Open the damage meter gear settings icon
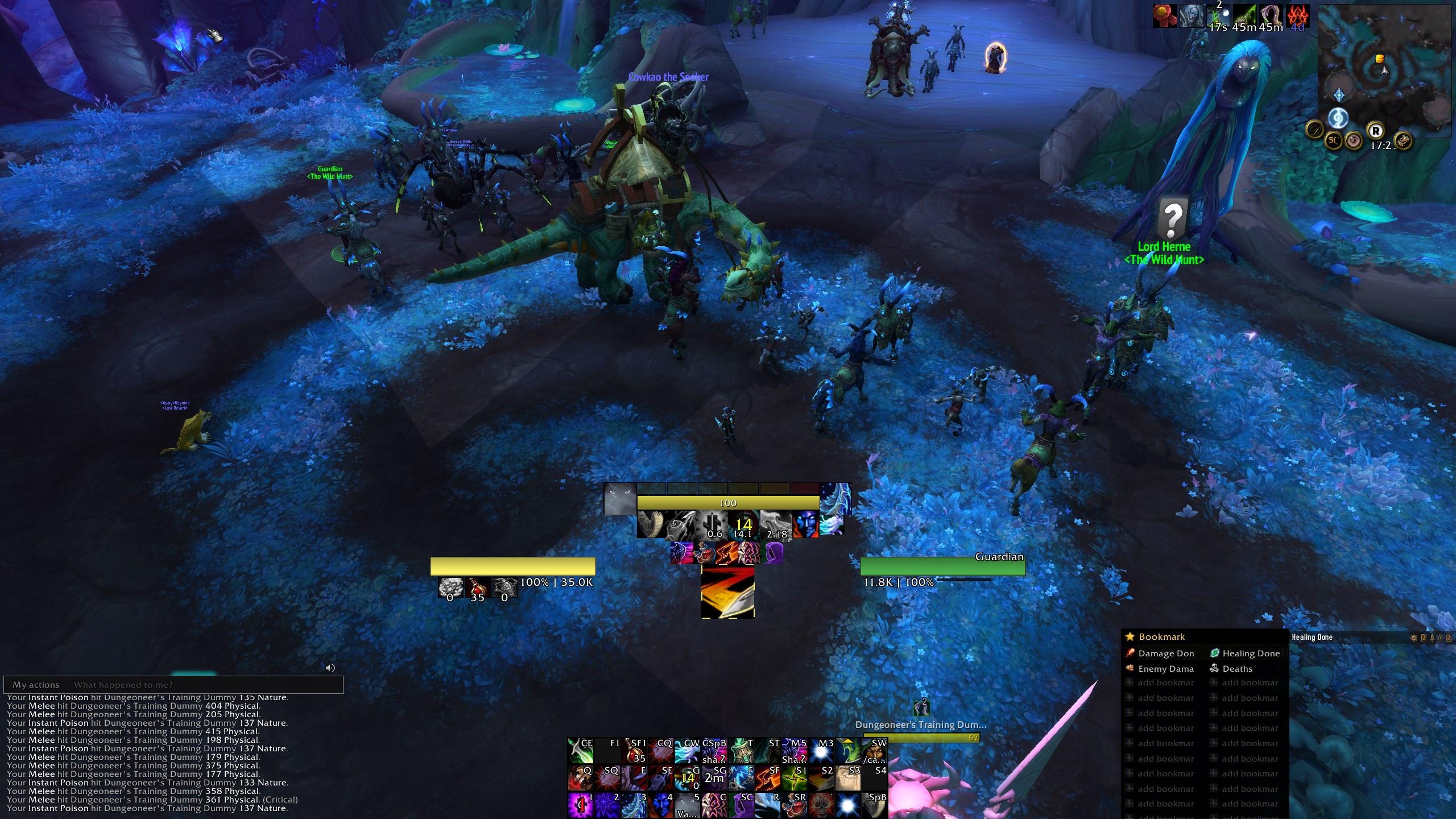This screenshot has width=1456, height=819. [x=1414, y=638]
